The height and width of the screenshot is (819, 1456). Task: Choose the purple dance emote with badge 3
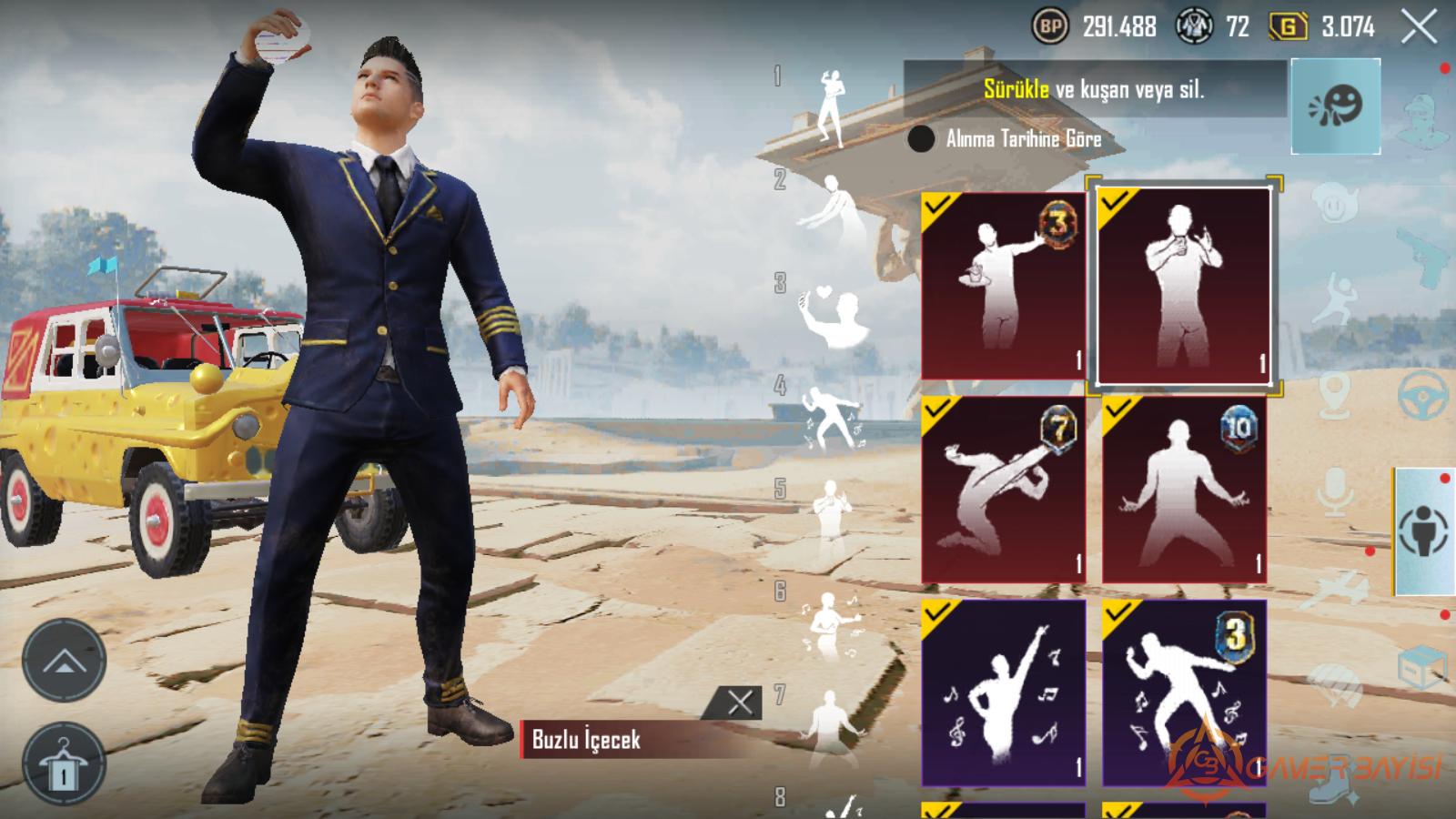click(1184, 693)
